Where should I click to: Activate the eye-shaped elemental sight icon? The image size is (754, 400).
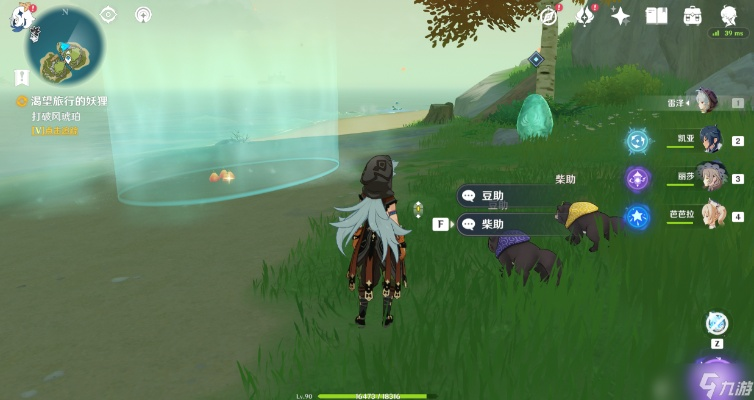click(109, 15)
